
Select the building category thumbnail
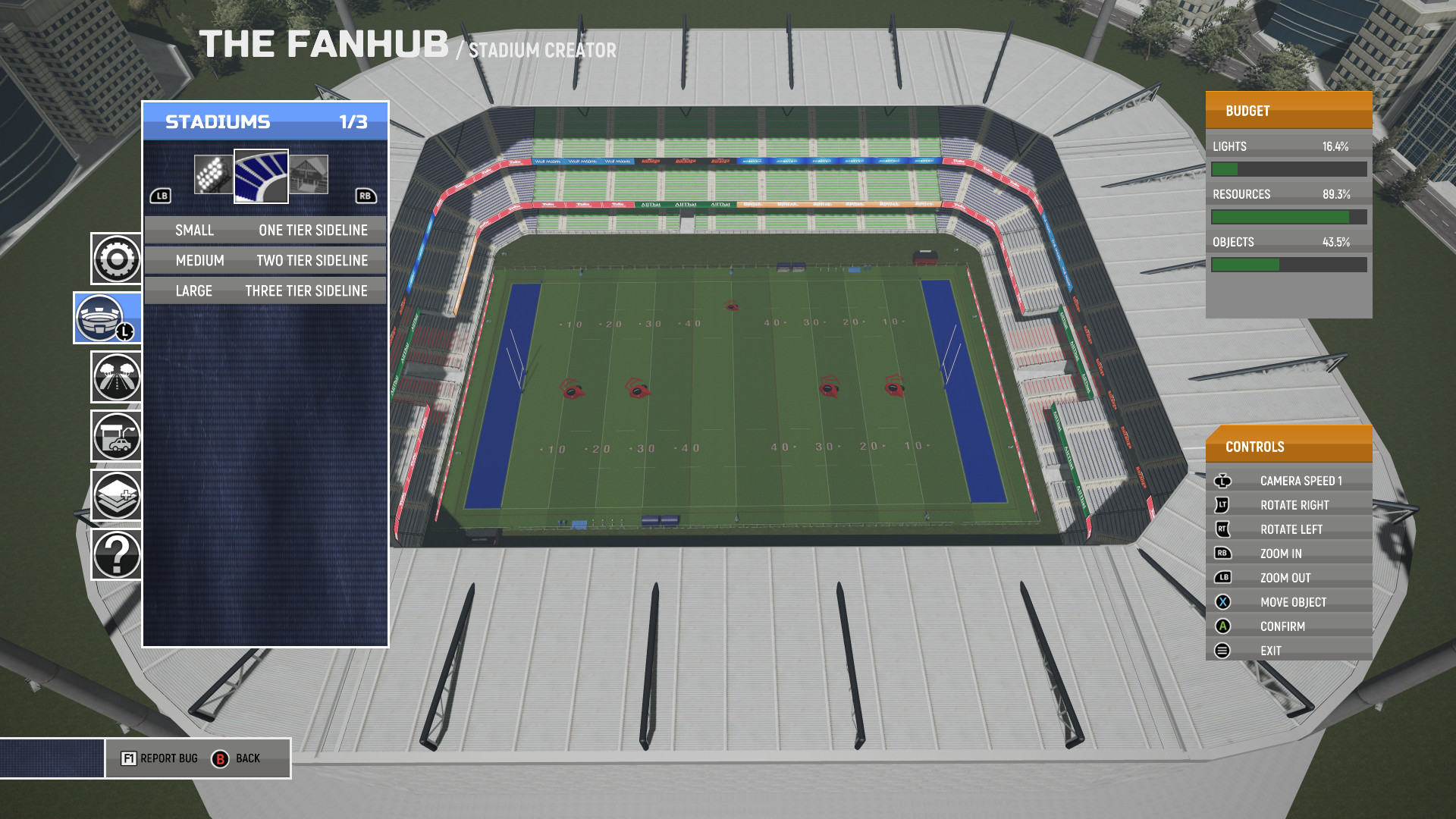click(311, 173)
